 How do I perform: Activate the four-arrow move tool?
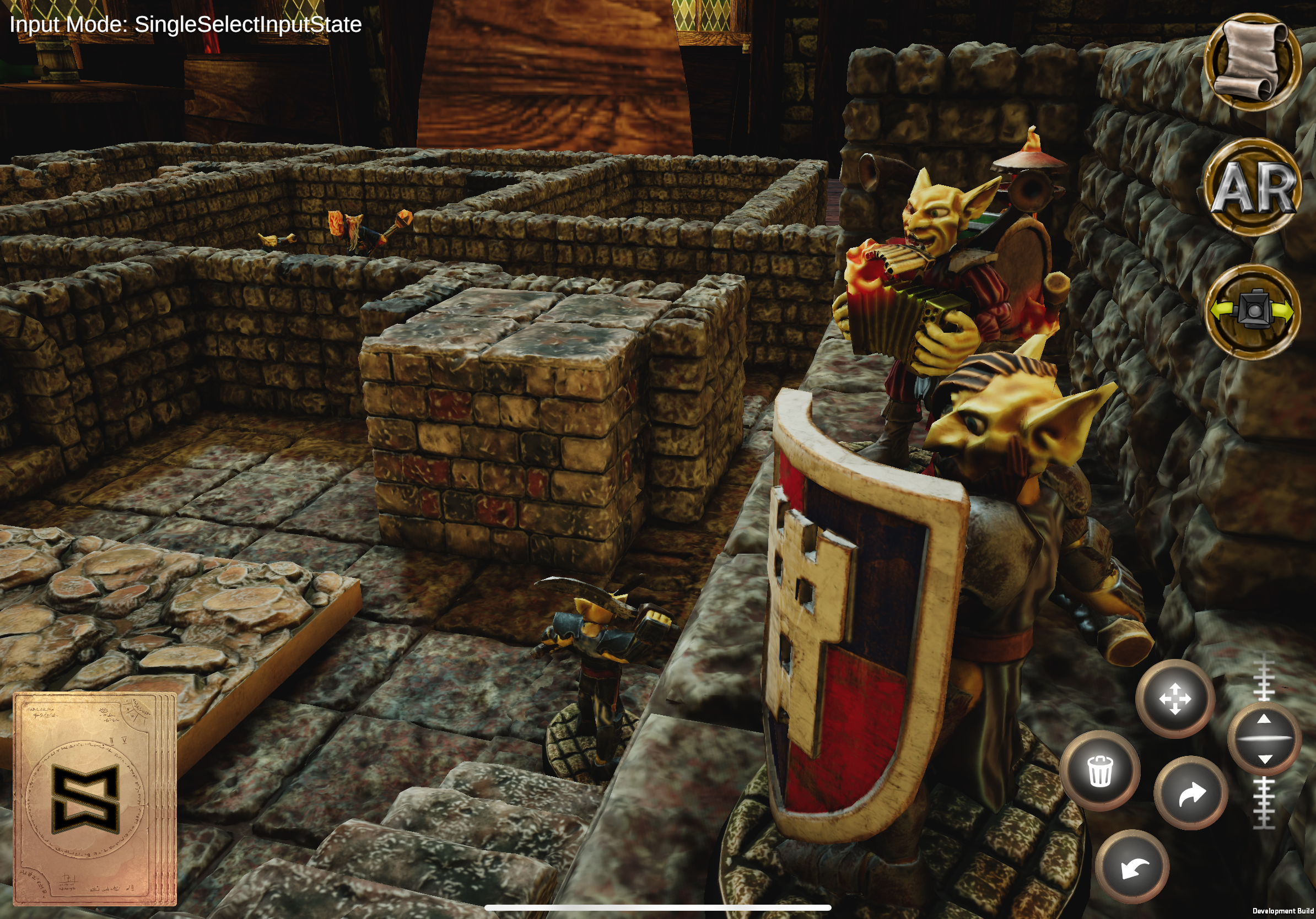[1174, 699]
